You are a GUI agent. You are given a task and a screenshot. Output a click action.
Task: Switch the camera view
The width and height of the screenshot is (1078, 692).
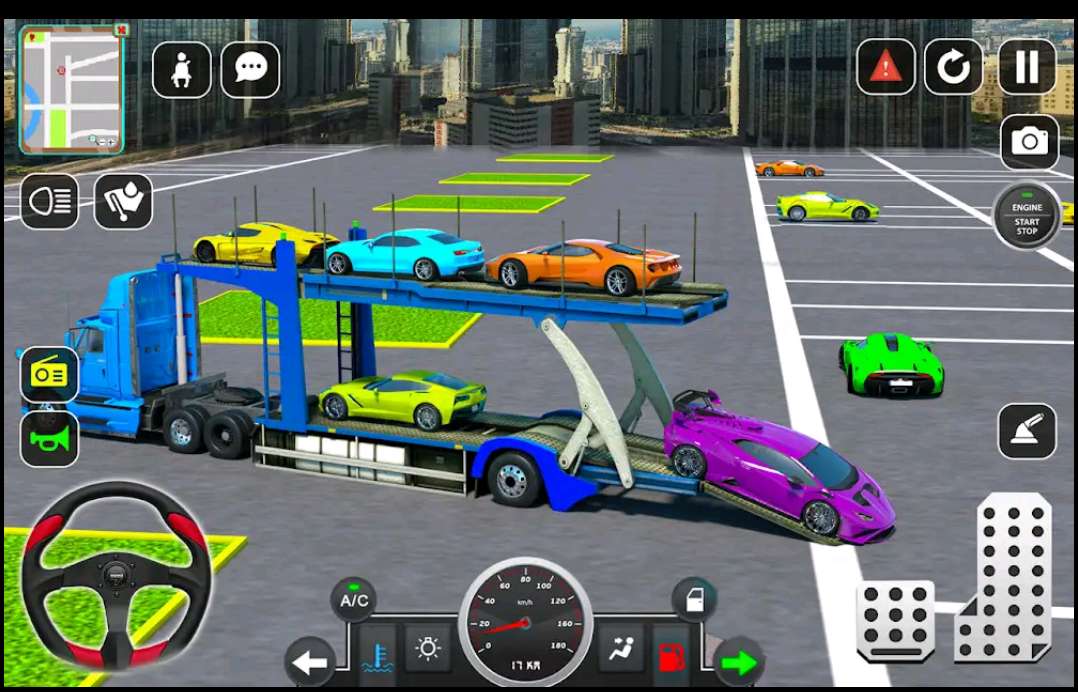tap(1029, 142)
